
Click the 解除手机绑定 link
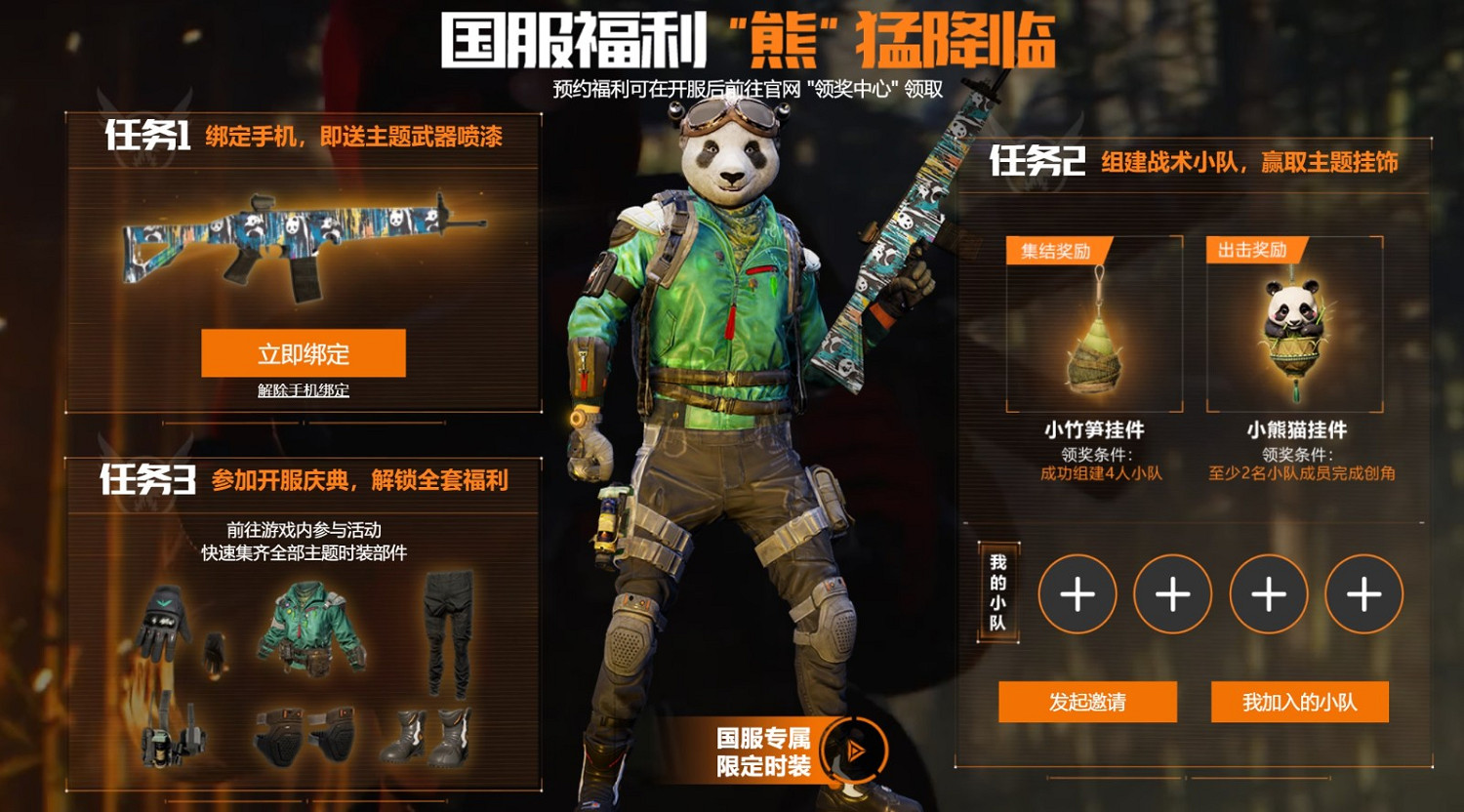304,392
